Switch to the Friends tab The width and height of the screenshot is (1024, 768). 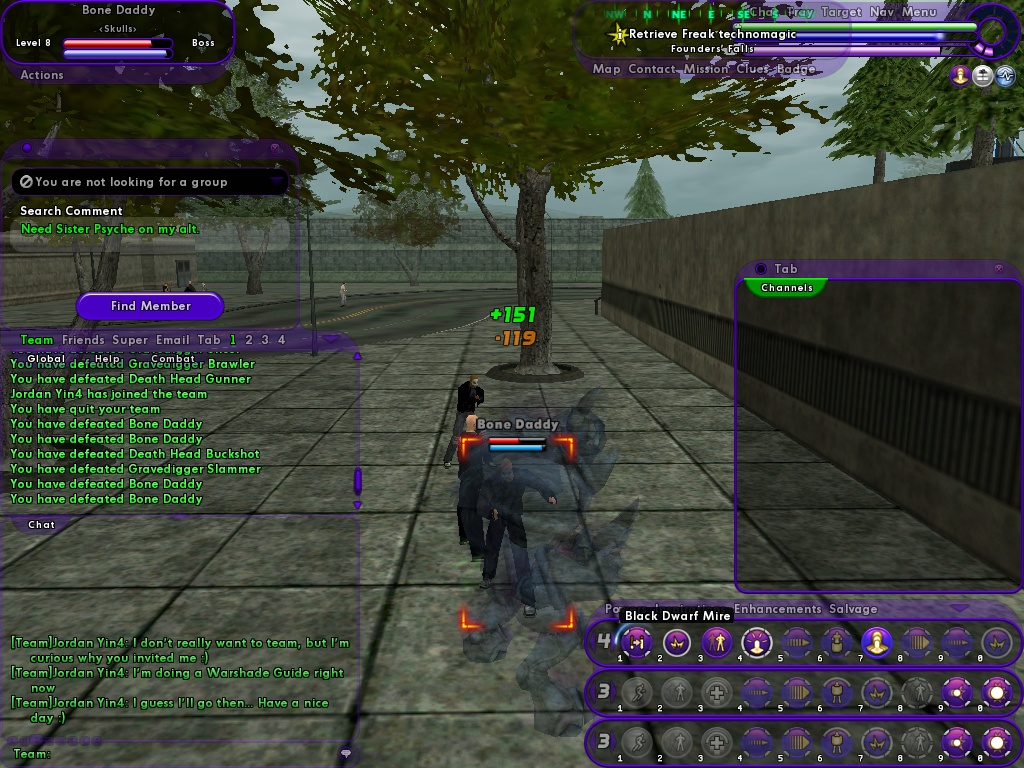tap(83, 340)
